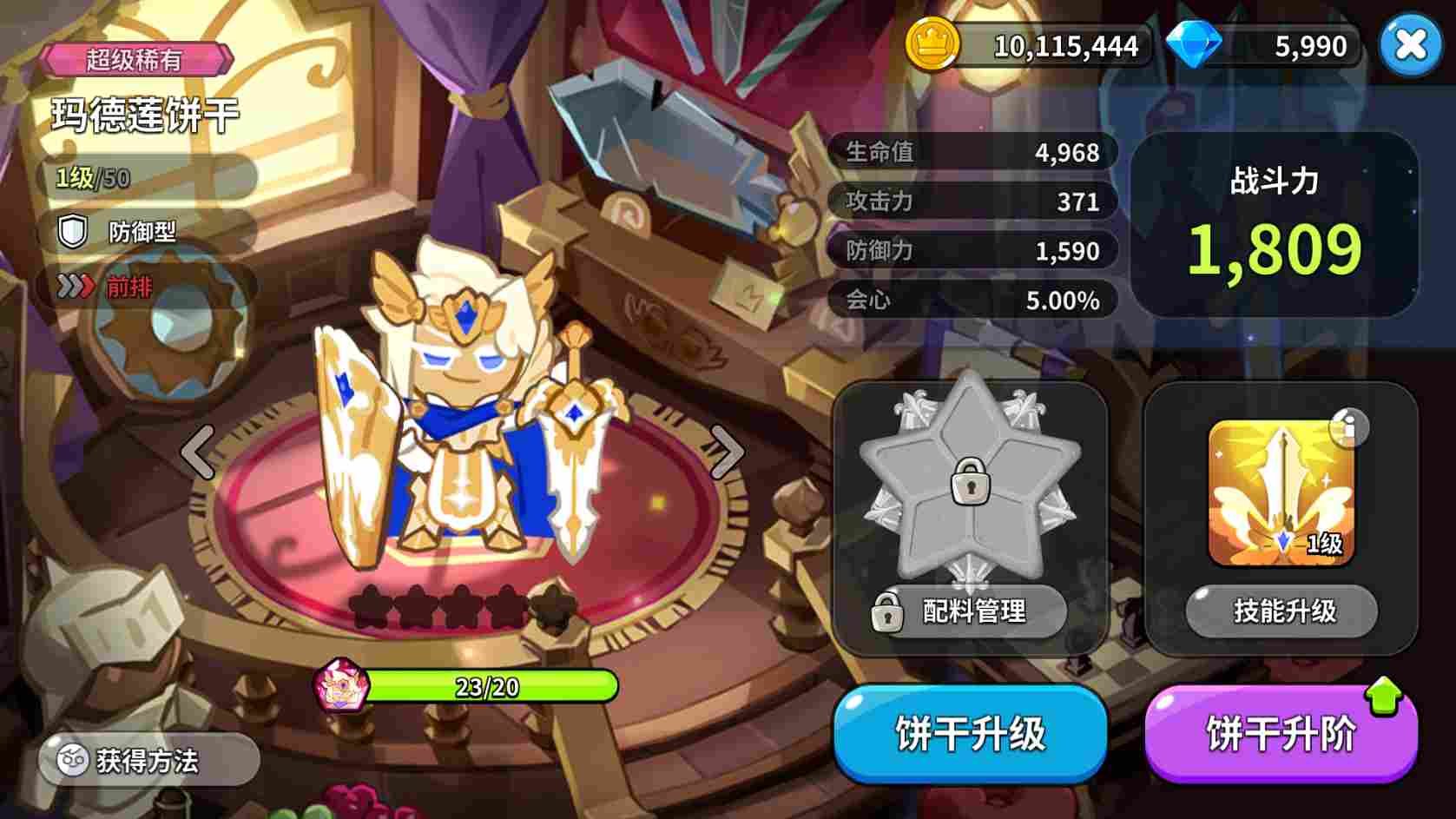Click the lock icon on 配料管理
This screenshot has width=1456, height=819.
(x=887, y=612)
